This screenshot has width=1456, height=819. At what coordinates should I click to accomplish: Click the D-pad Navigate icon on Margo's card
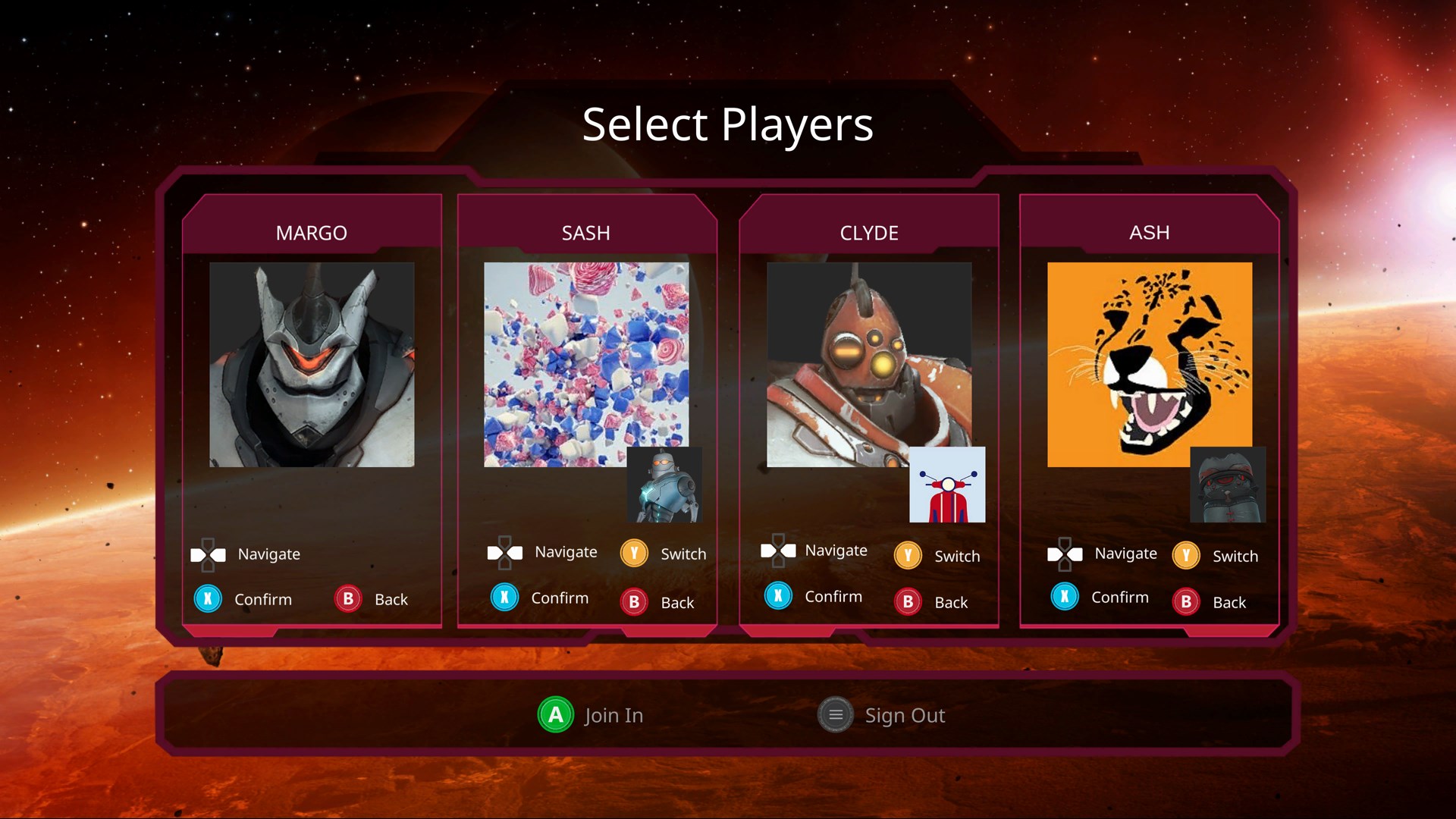(206, 554)
